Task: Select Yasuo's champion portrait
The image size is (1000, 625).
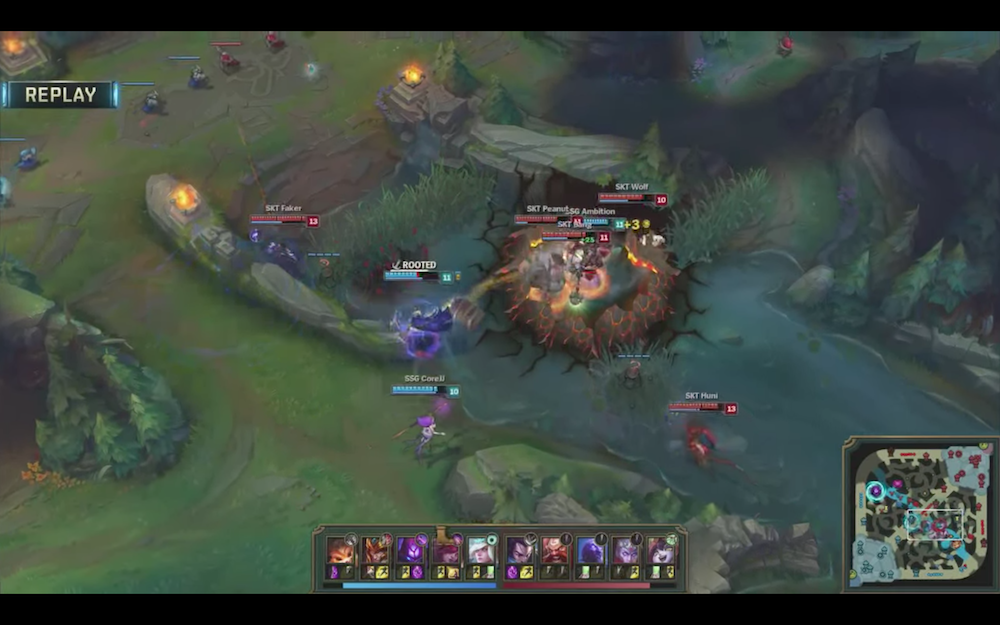Action: (518, 551)
